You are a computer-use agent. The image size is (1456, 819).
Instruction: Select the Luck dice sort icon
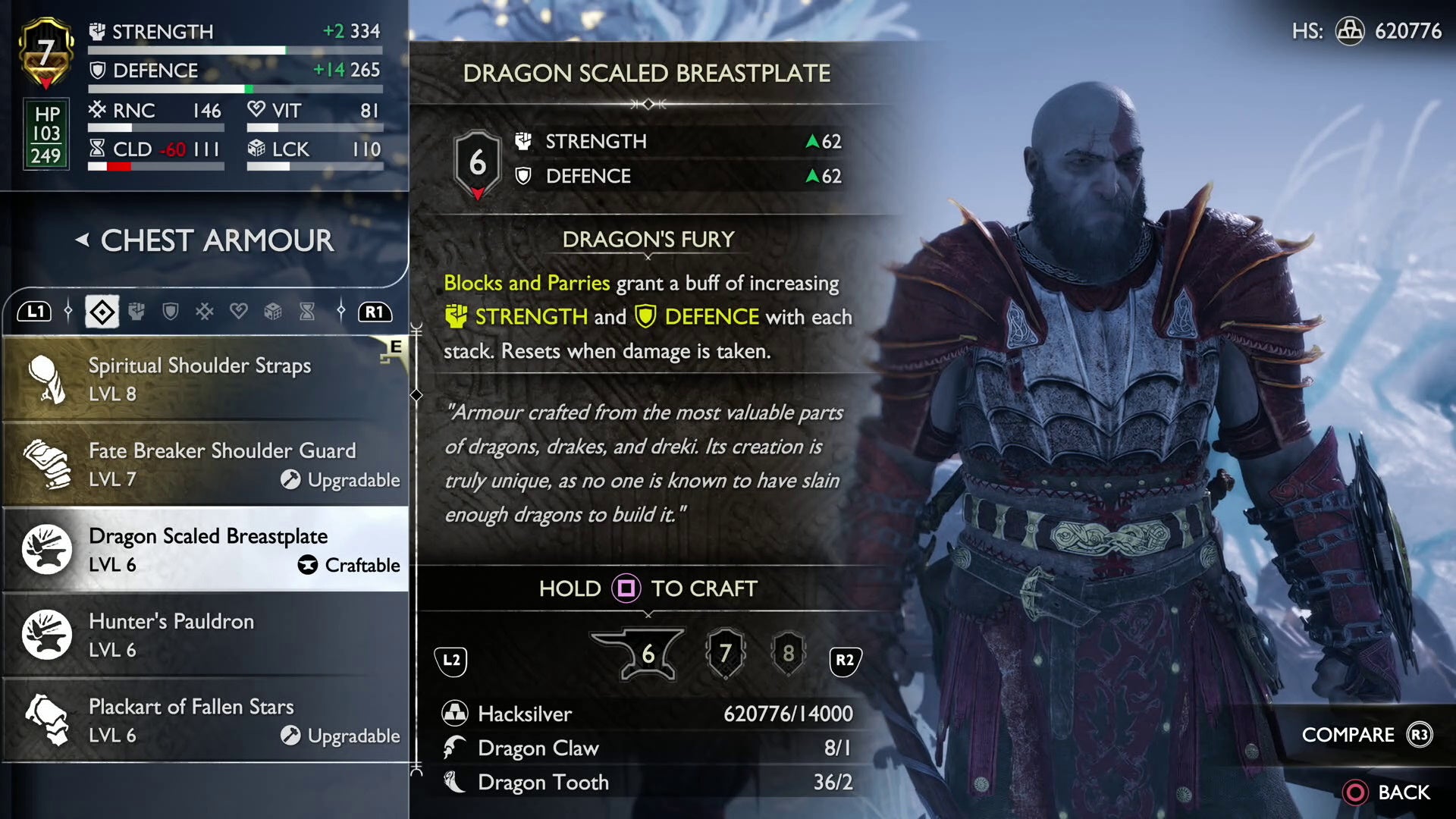tap(273, 311)
